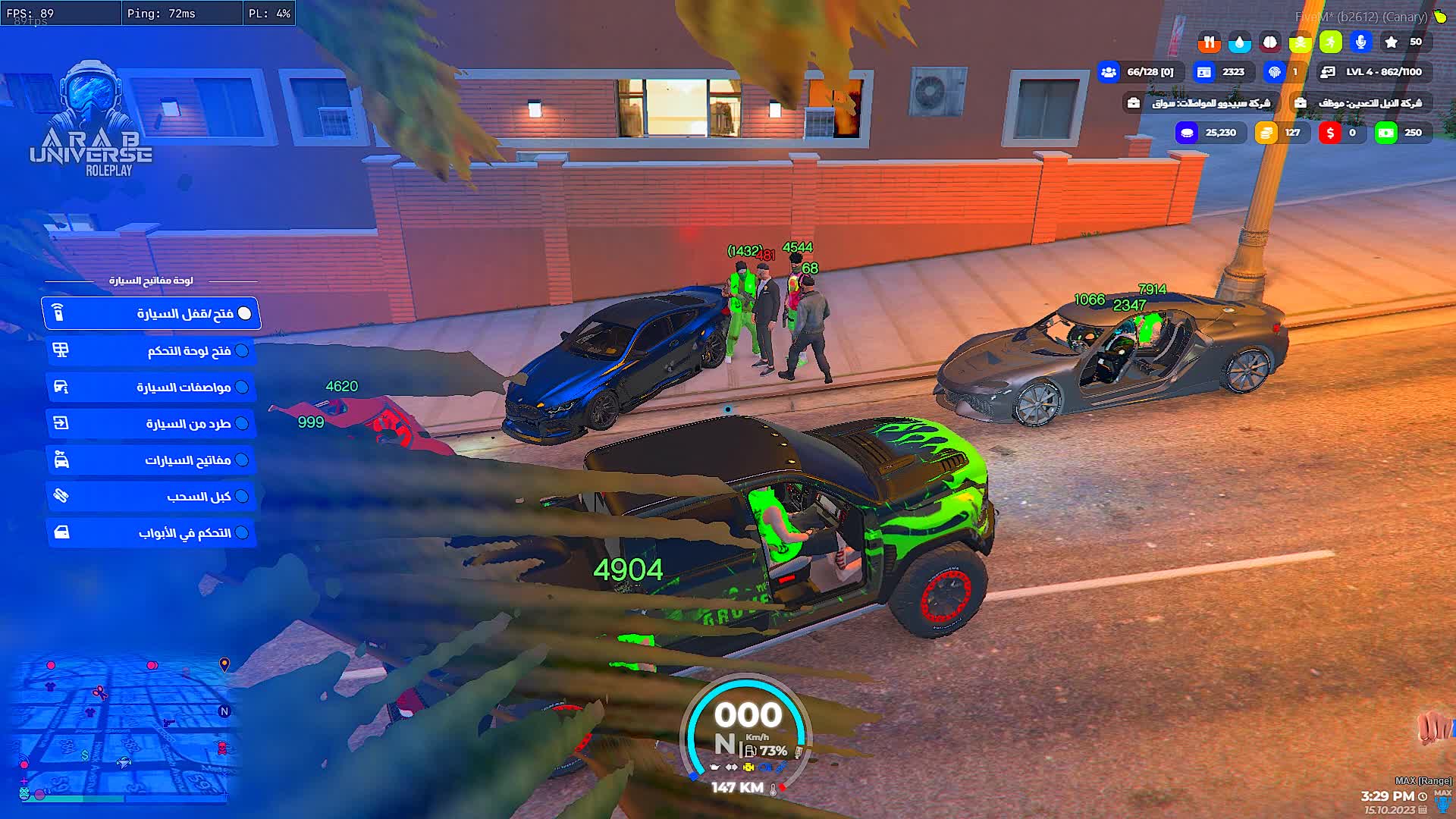Click the blue microphone voice icon
The height and width of the screenshot is (819, 1456).
1361,42
